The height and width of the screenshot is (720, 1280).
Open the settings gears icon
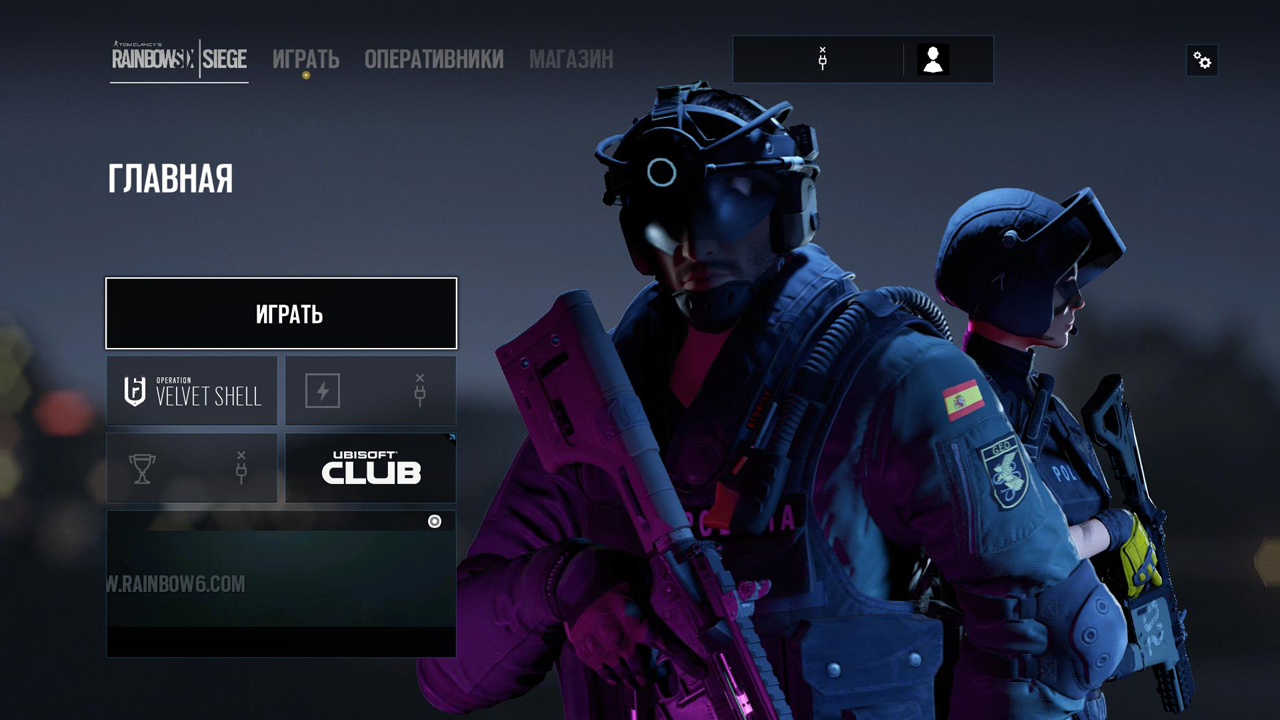(x=1202, y=61)
